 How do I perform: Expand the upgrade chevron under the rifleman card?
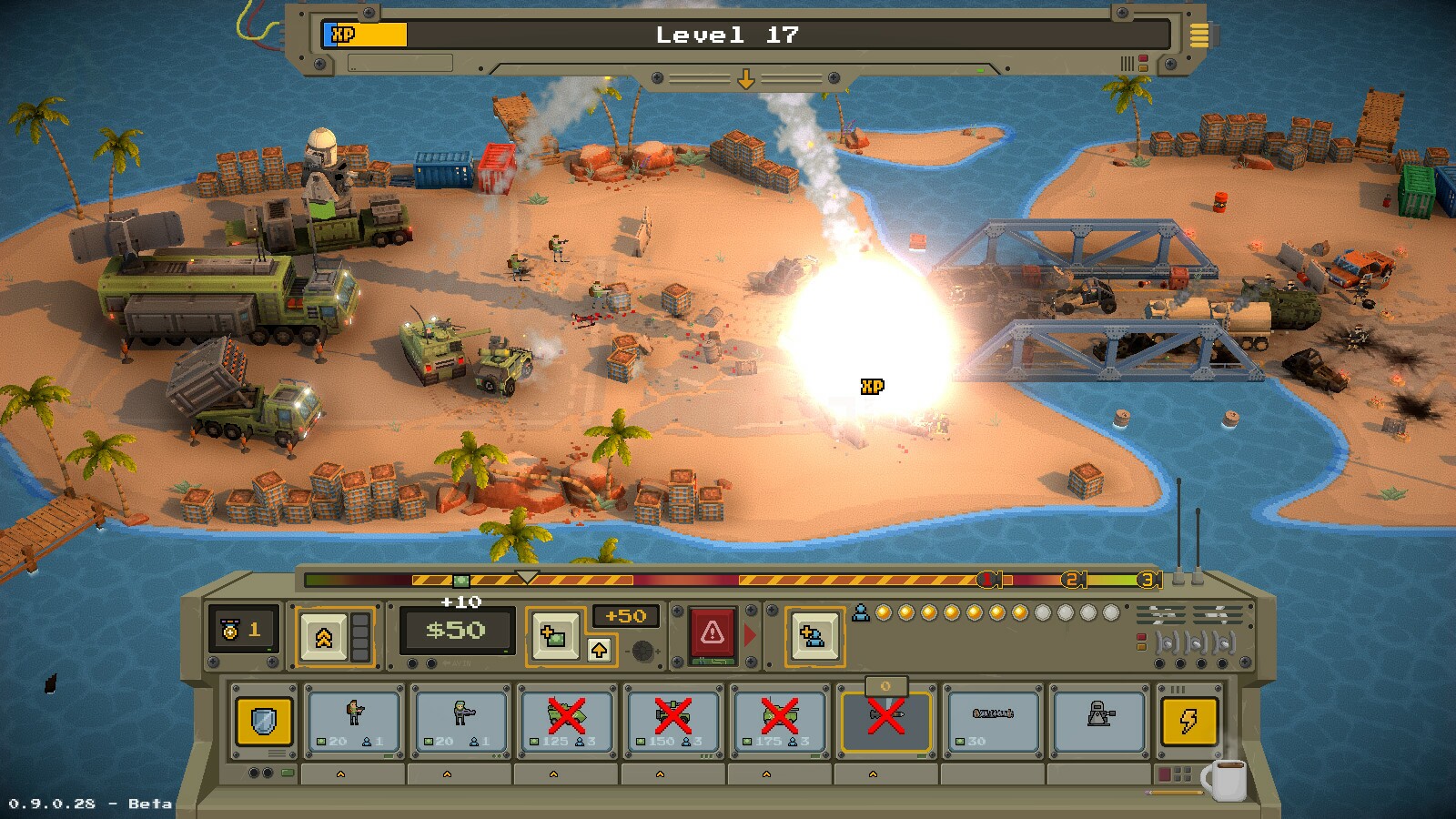click(x=339, y=774)
